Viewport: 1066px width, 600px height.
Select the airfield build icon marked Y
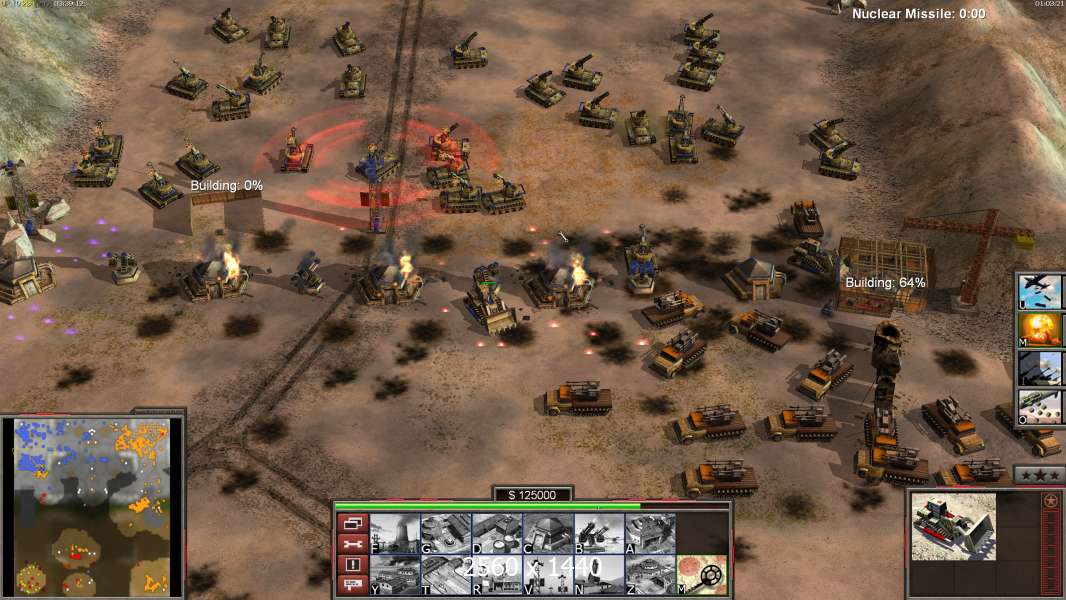pos(395,574)
